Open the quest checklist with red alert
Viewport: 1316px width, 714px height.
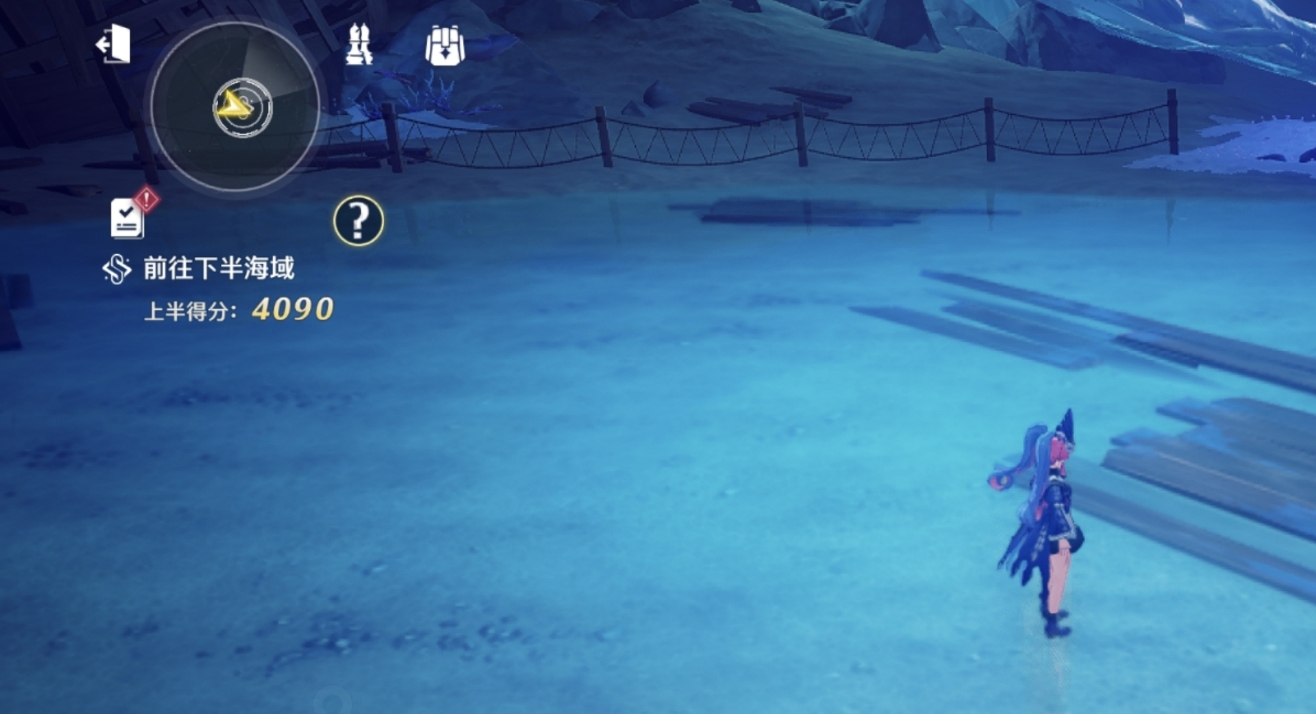(x=129, y=217)
